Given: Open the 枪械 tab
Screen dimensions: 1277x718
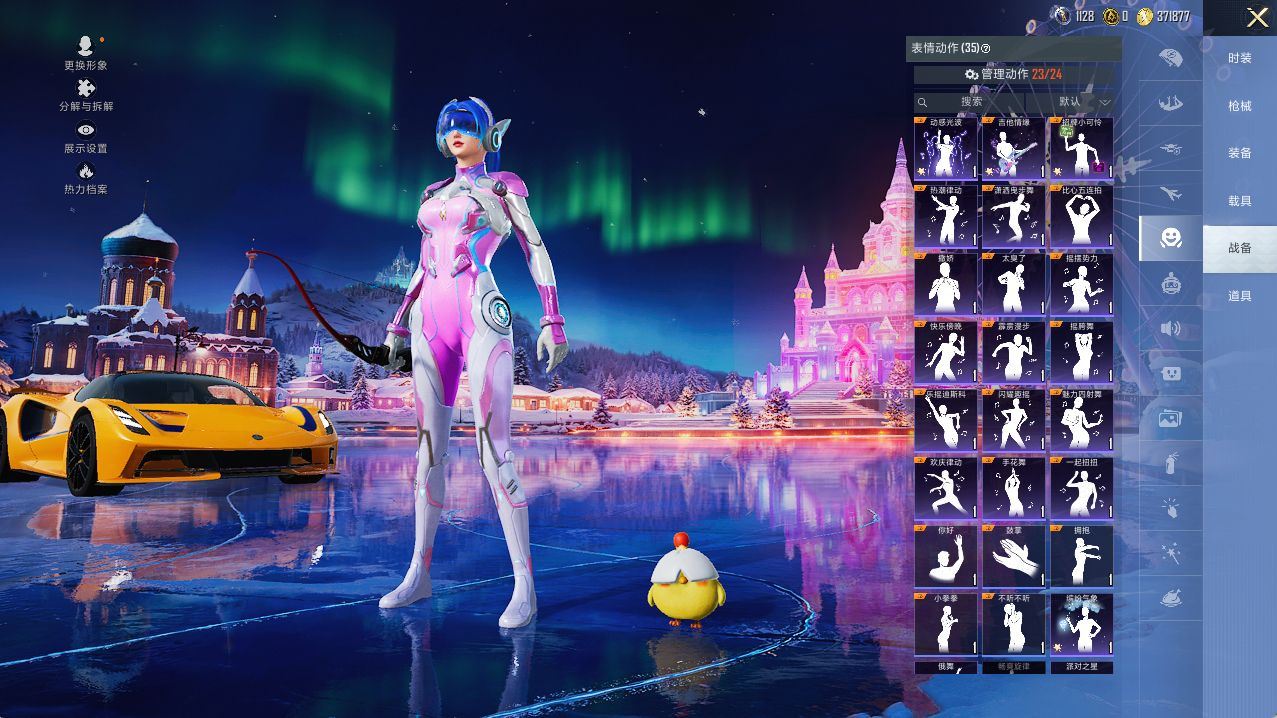Looking at the screenshot, I should [1239, 106].
